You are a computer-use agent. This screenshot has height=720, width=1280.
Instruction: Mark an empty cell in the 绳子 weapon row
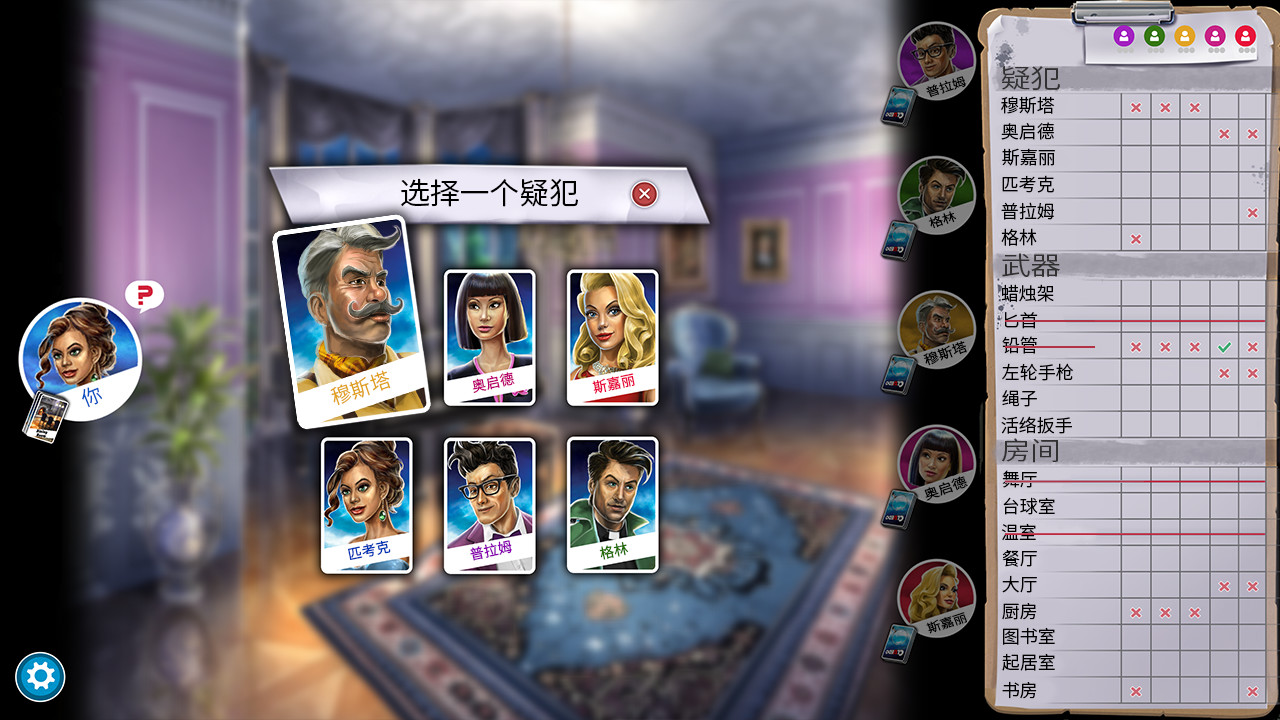click(x=1134, y=398)
